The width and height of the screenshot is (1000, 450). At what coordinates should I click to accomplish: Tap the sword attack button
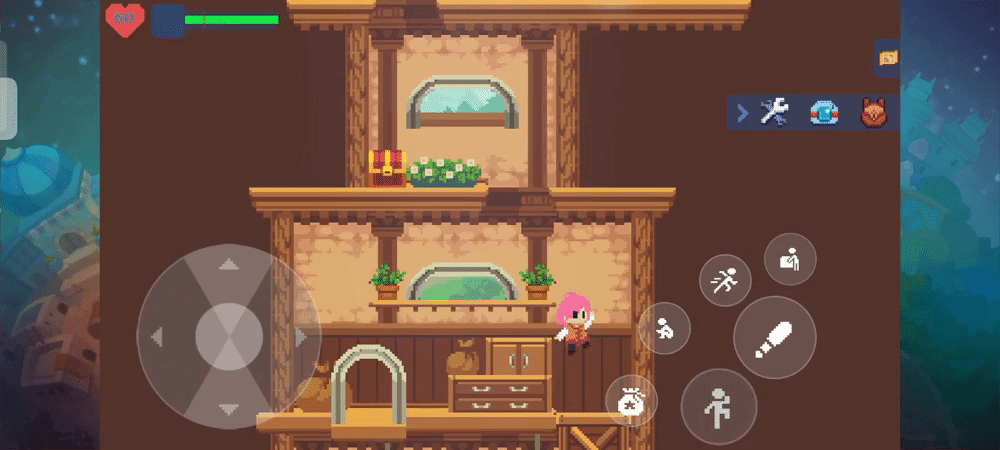(776, 338)
